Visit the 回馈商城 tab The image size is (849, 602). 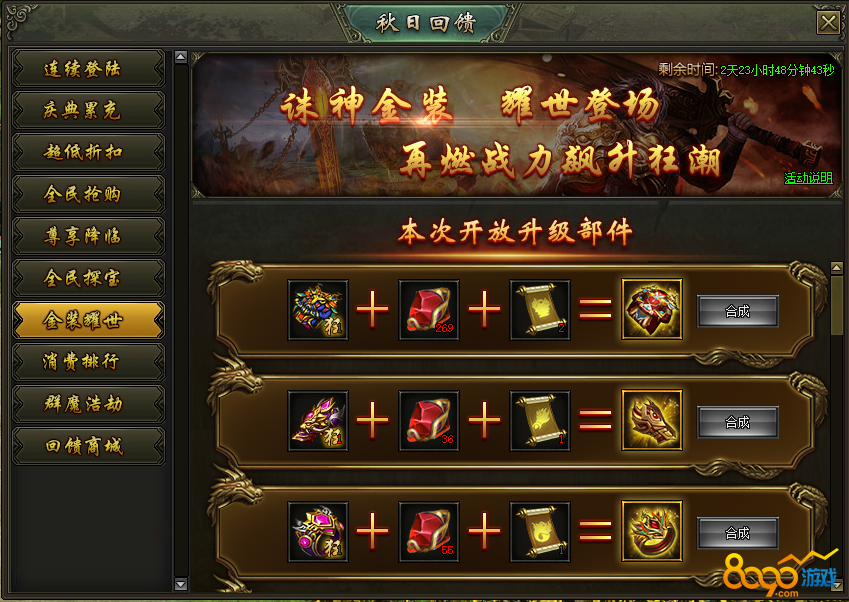click(x=87, y=446)
